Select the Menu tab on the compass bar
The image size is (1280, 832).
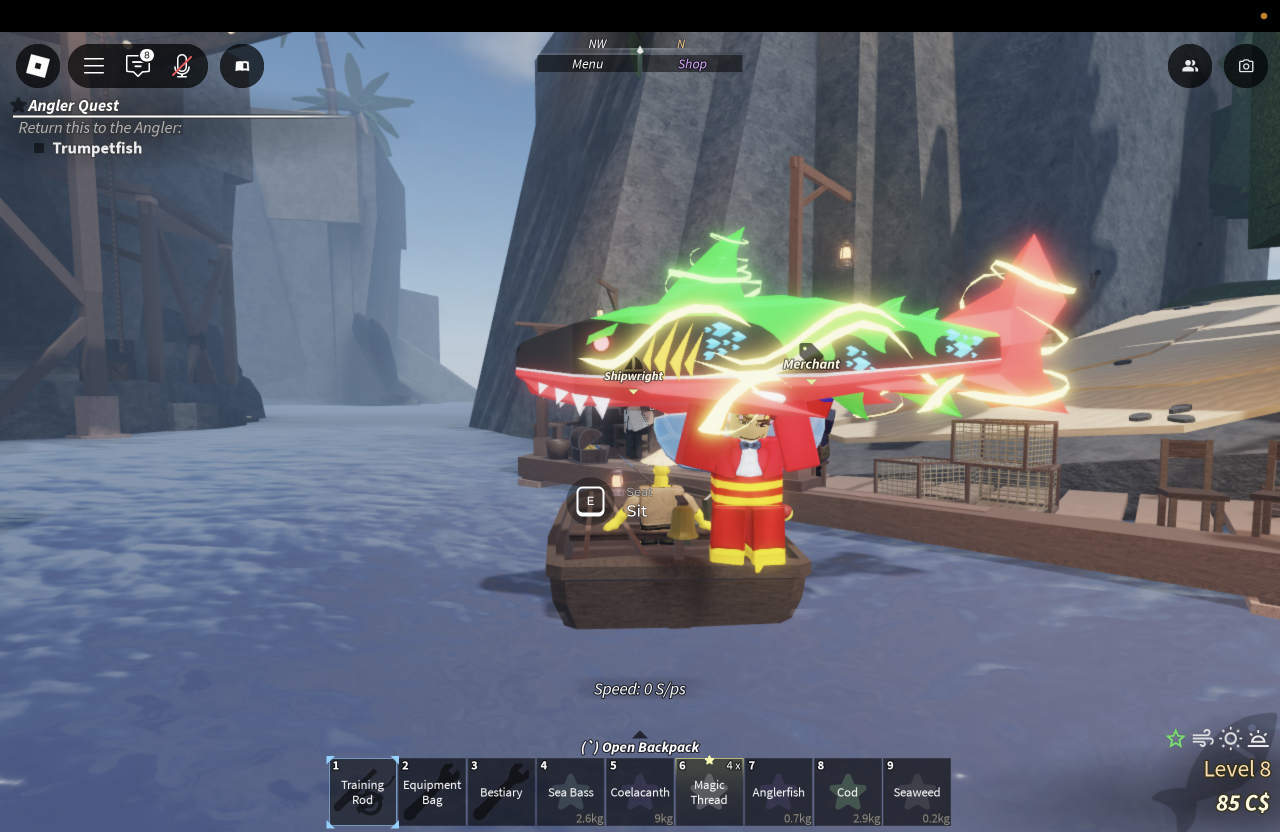coord(588,64)
